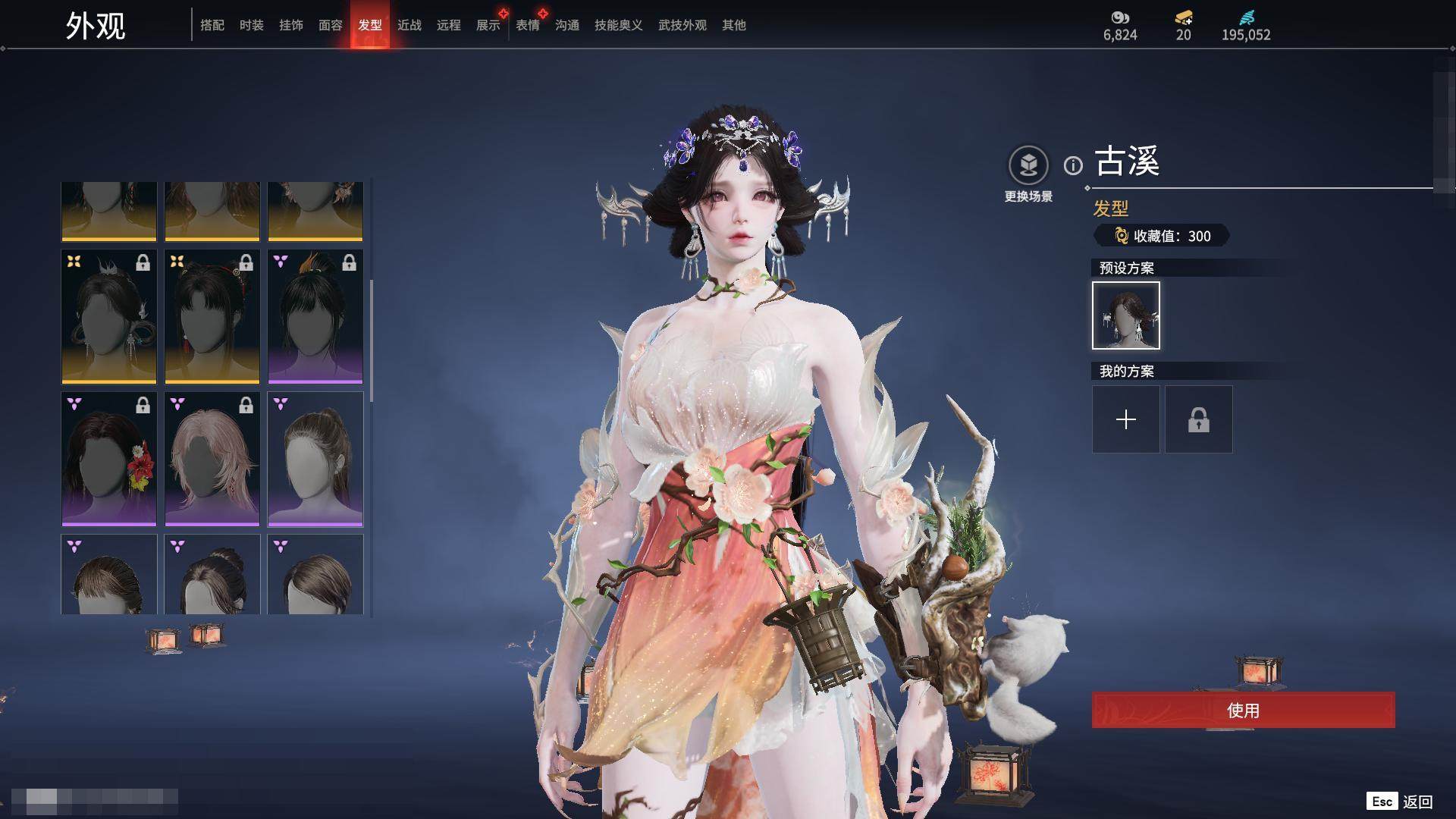The image size is (1456, 819).
Task: Select the 沟通 tab
Action: tap(567, 25)
